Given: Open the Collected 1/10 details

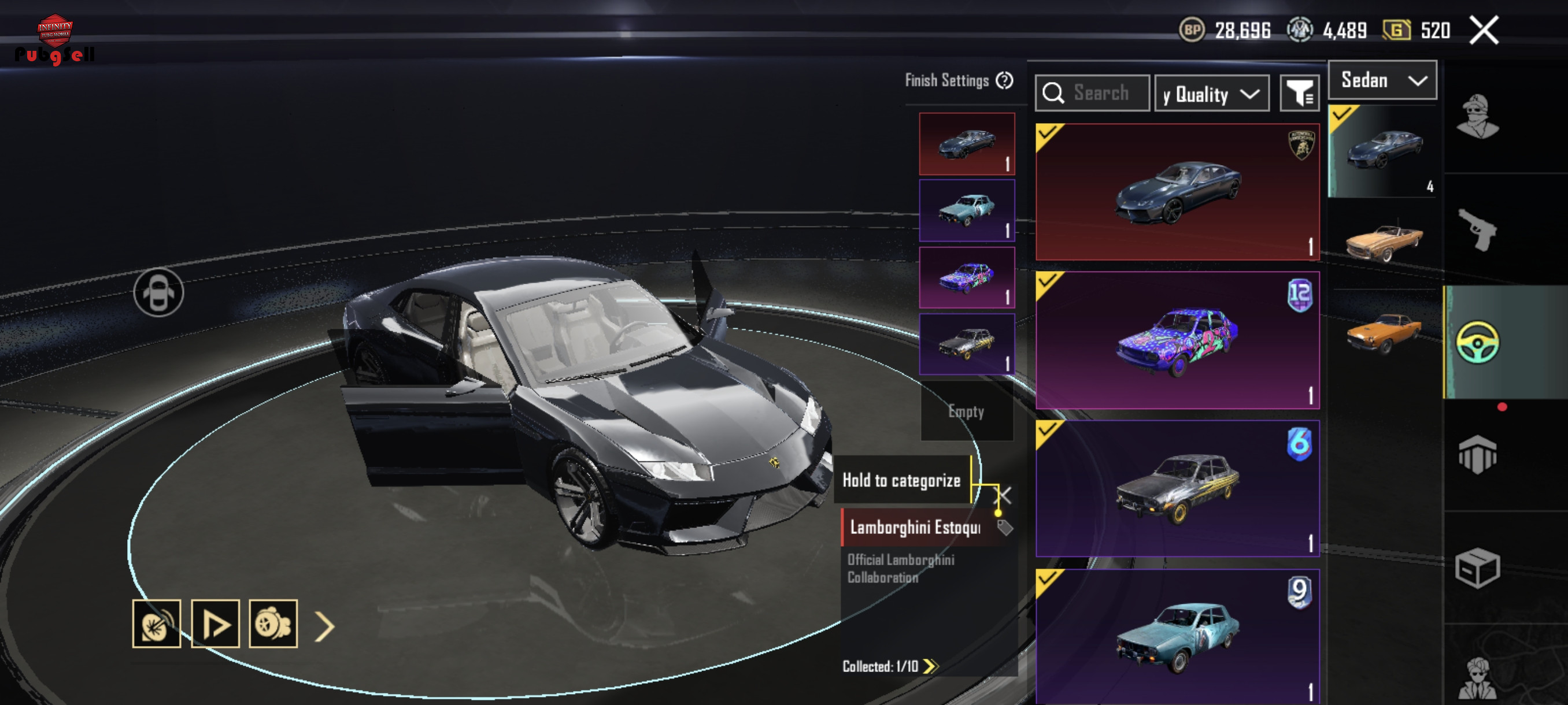Looking at the screenshot, I should (x=890, y=666).
